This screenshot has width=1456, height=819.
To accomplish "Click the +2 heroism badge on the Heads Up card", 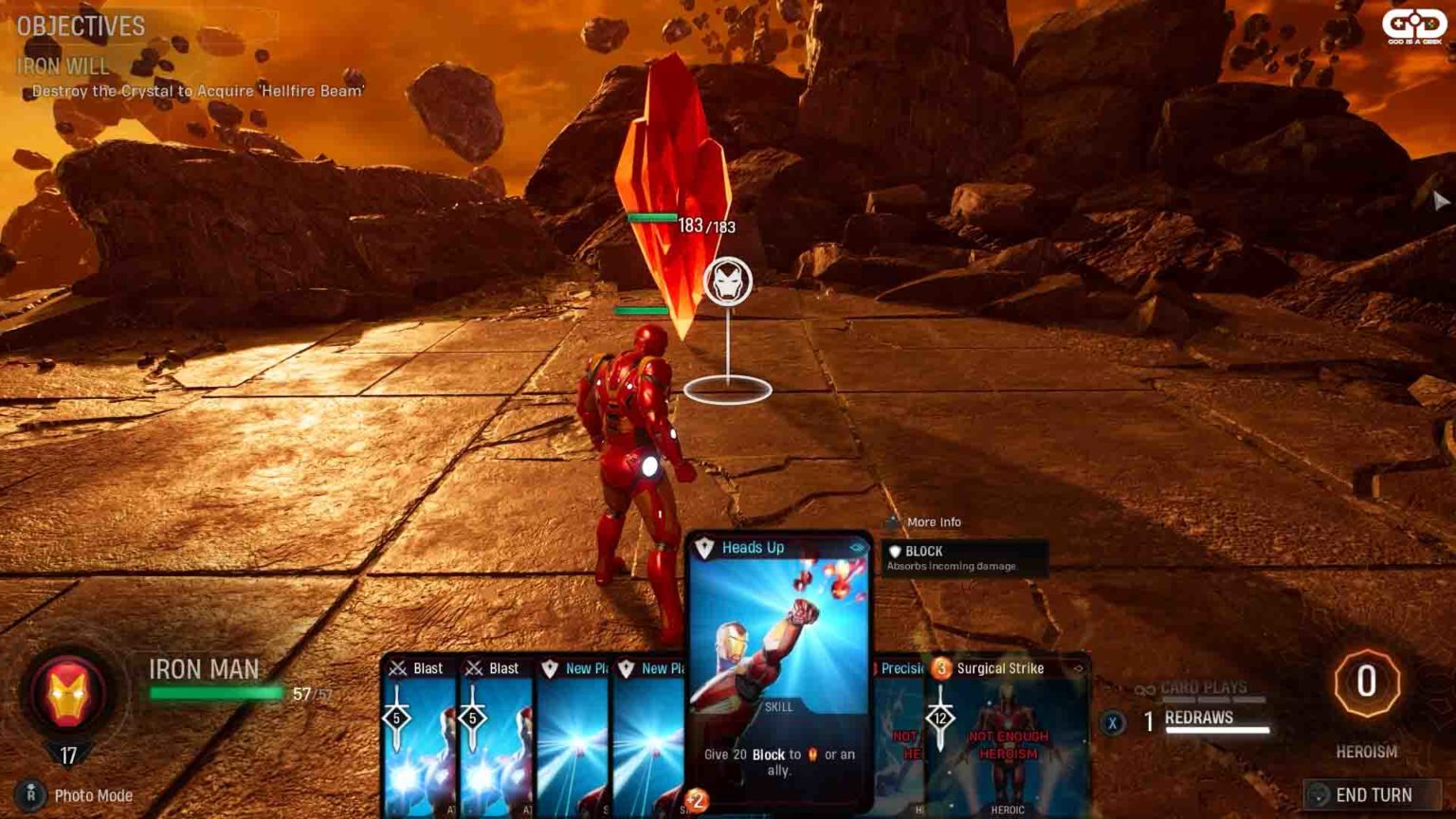I will click(699, 799).
